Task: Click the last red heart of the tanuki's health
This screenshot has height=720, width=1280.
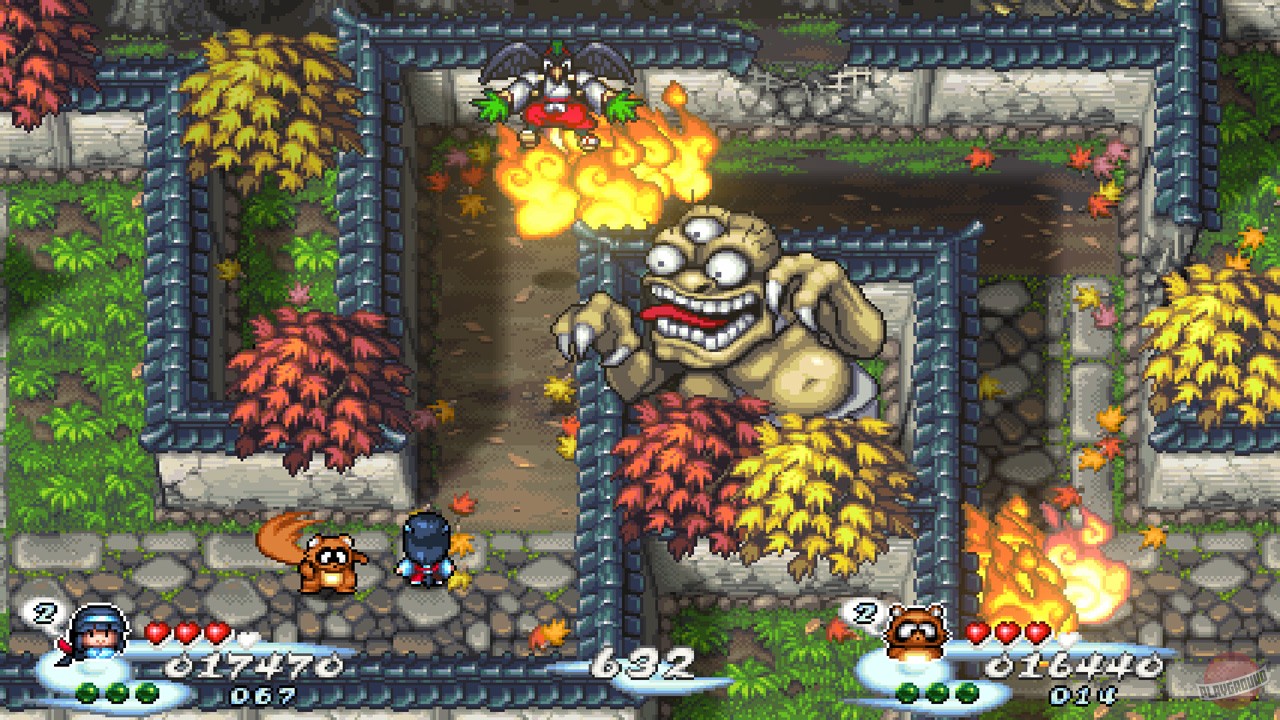Action: pyautogui.click(x=1036, y=633)
